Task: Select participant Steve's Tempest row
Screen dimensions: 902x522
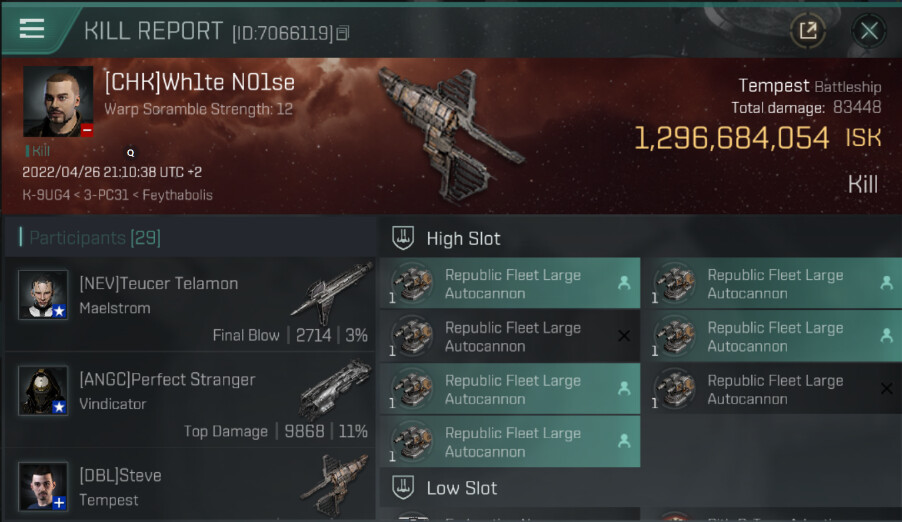Action: 190,487
